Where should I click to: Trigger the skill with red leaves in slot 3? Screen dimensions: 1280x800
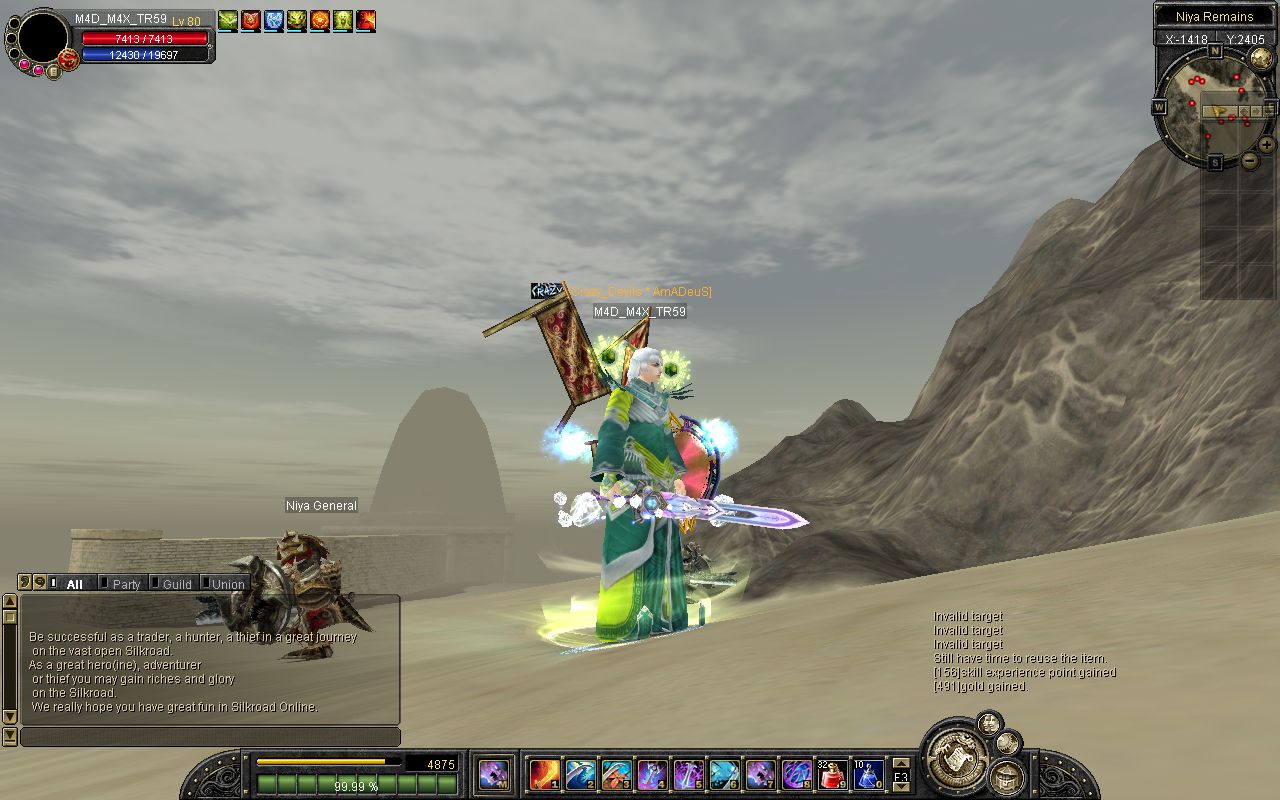pyautogui.click(x=616, y=774)
